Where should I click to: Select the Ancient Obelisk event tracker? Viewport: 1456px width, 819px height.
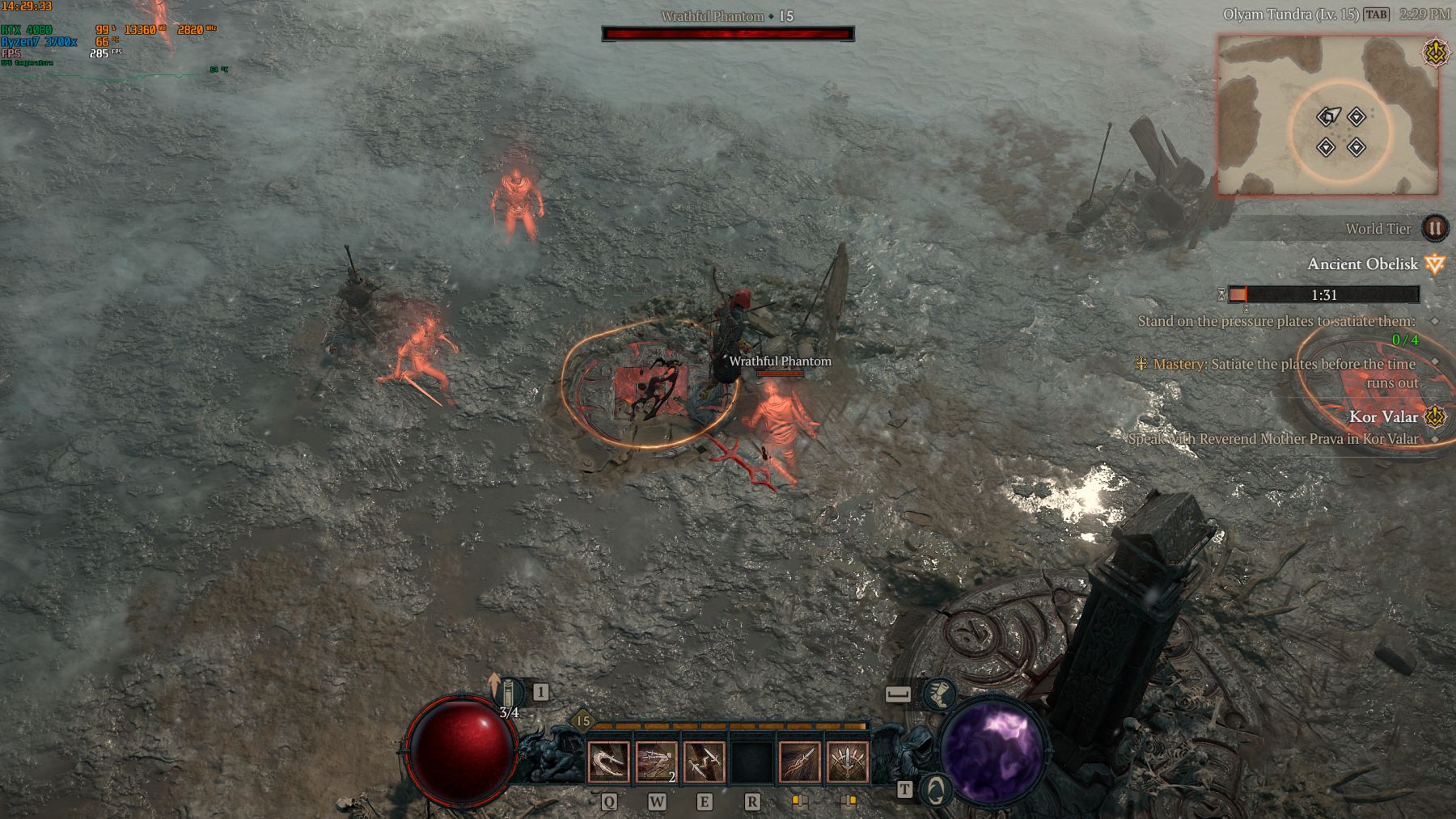[1362, 264]
